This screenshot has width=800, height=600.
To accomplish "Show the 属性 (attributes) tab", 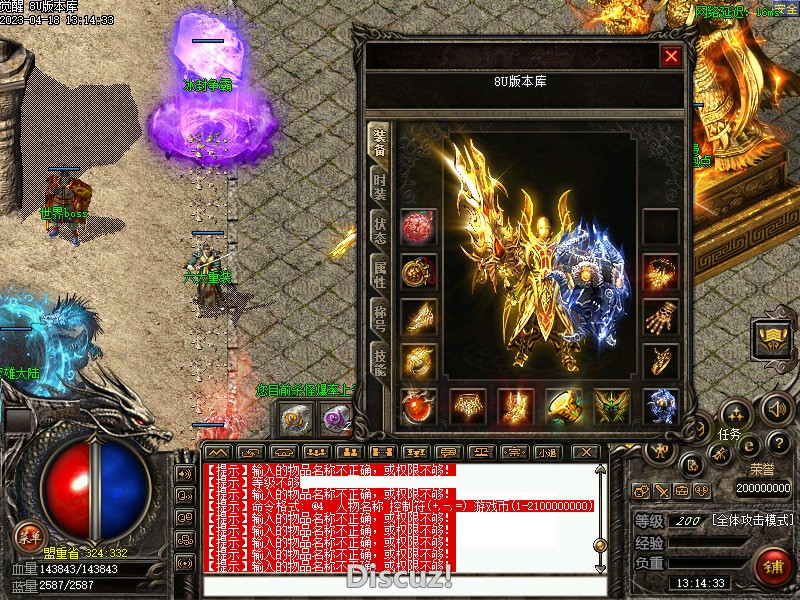I will (x=379, y=275).
